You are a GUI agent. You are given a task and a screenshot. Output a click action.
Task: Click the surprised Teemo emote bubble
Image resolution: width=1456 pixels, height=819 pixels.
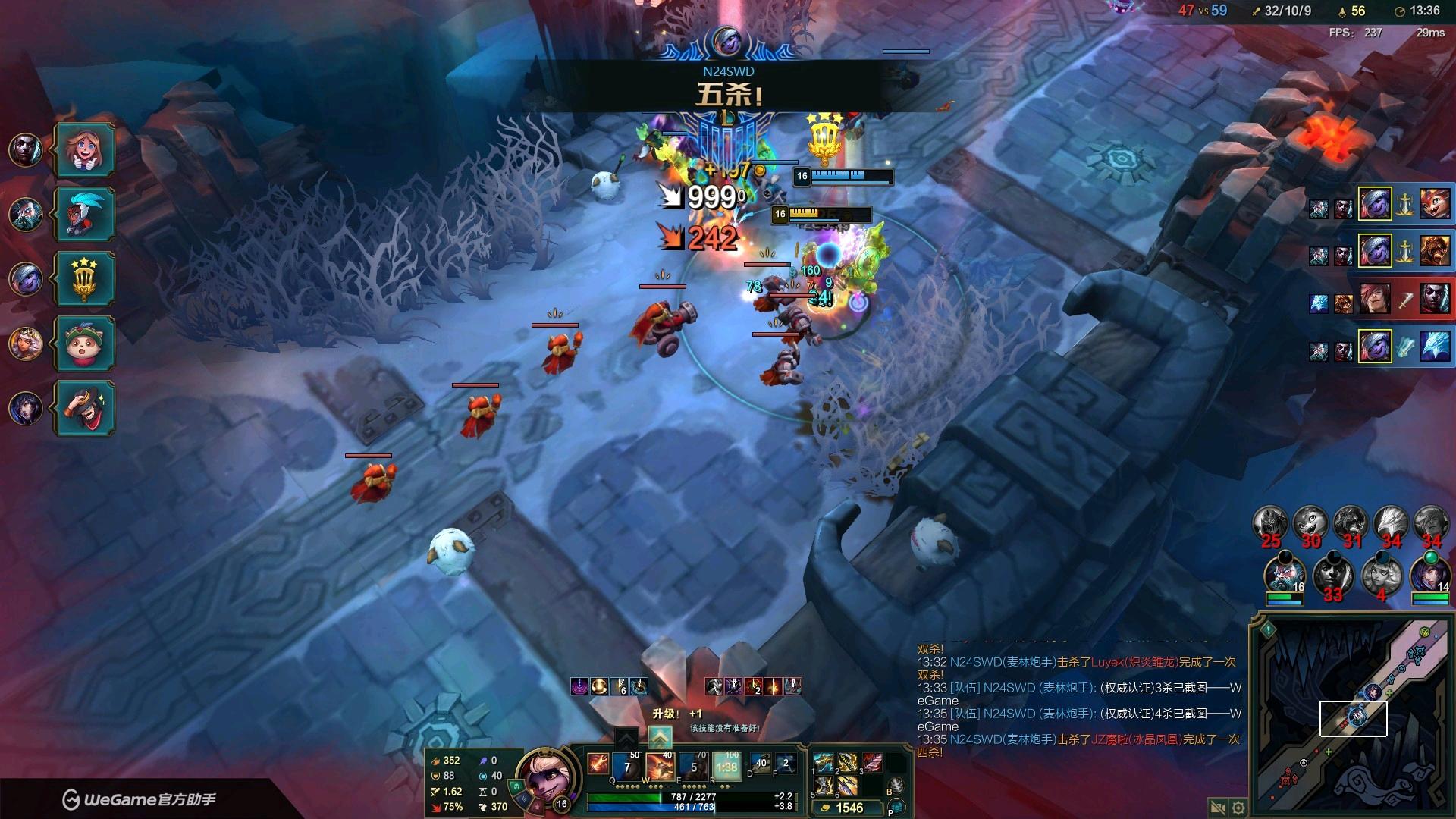click(x=85, y=344)
